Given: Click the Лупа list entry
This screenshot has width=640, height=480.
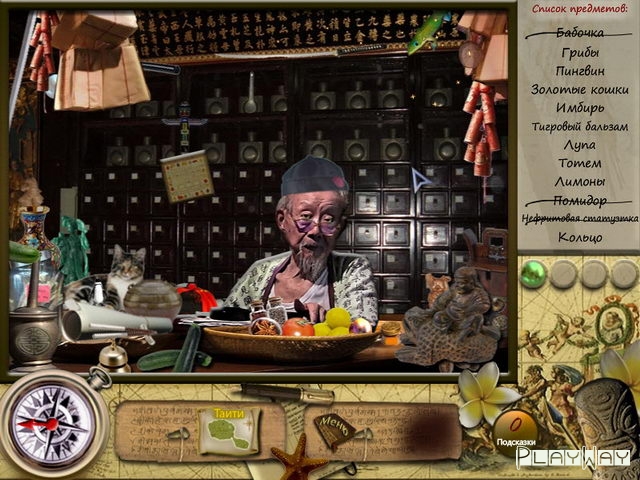Looking at the screenshot, I should [x=579, y=144].
